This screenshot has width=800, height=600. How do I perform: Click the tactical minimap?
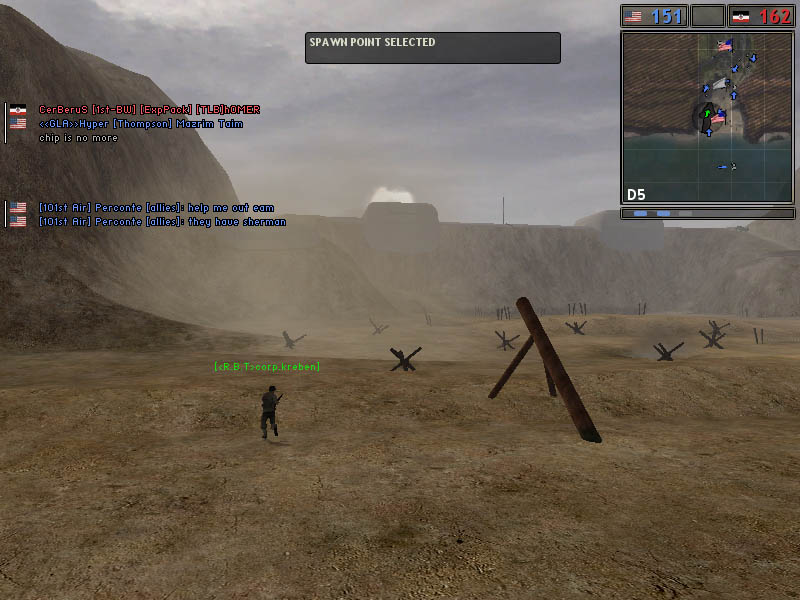pyautogui.click(x=708, y=116)
